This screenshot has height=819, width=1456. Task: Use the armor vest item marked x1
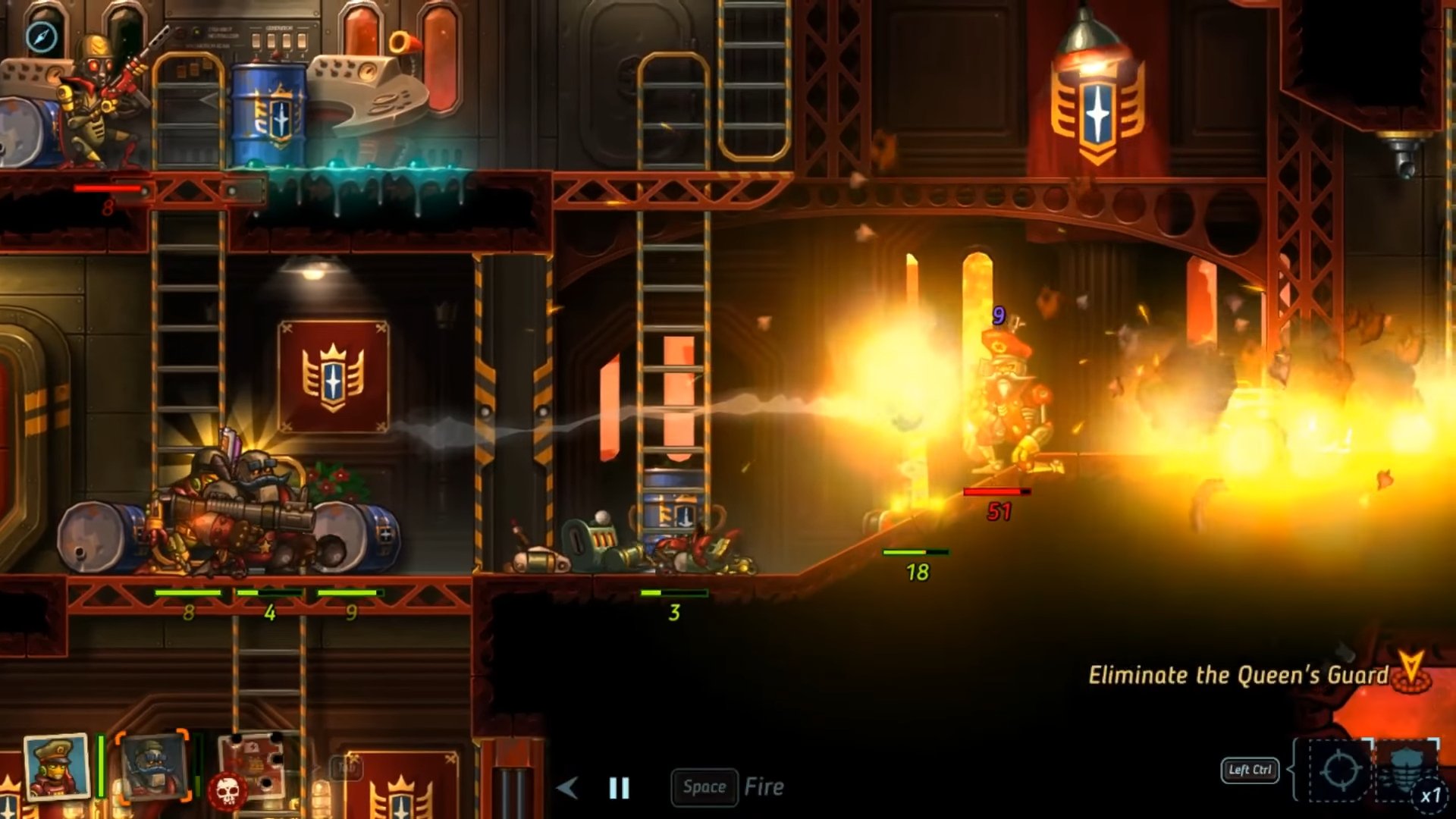tap(1407, 771)
